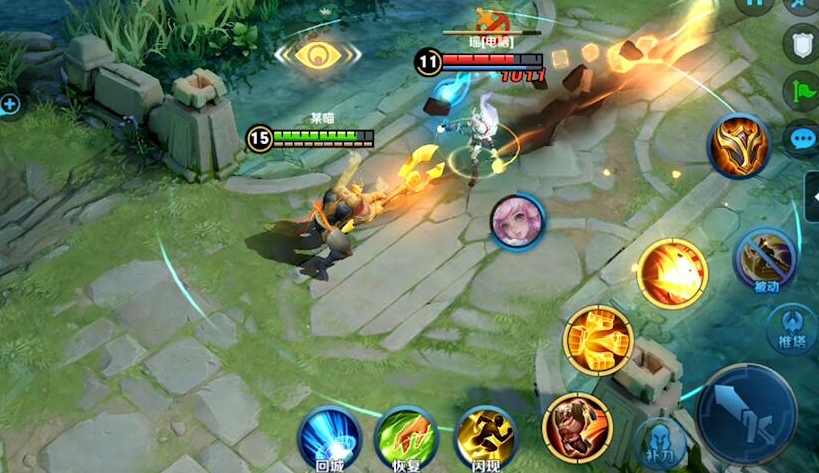Use the golden armor equipment item

[x=738, y=146]
